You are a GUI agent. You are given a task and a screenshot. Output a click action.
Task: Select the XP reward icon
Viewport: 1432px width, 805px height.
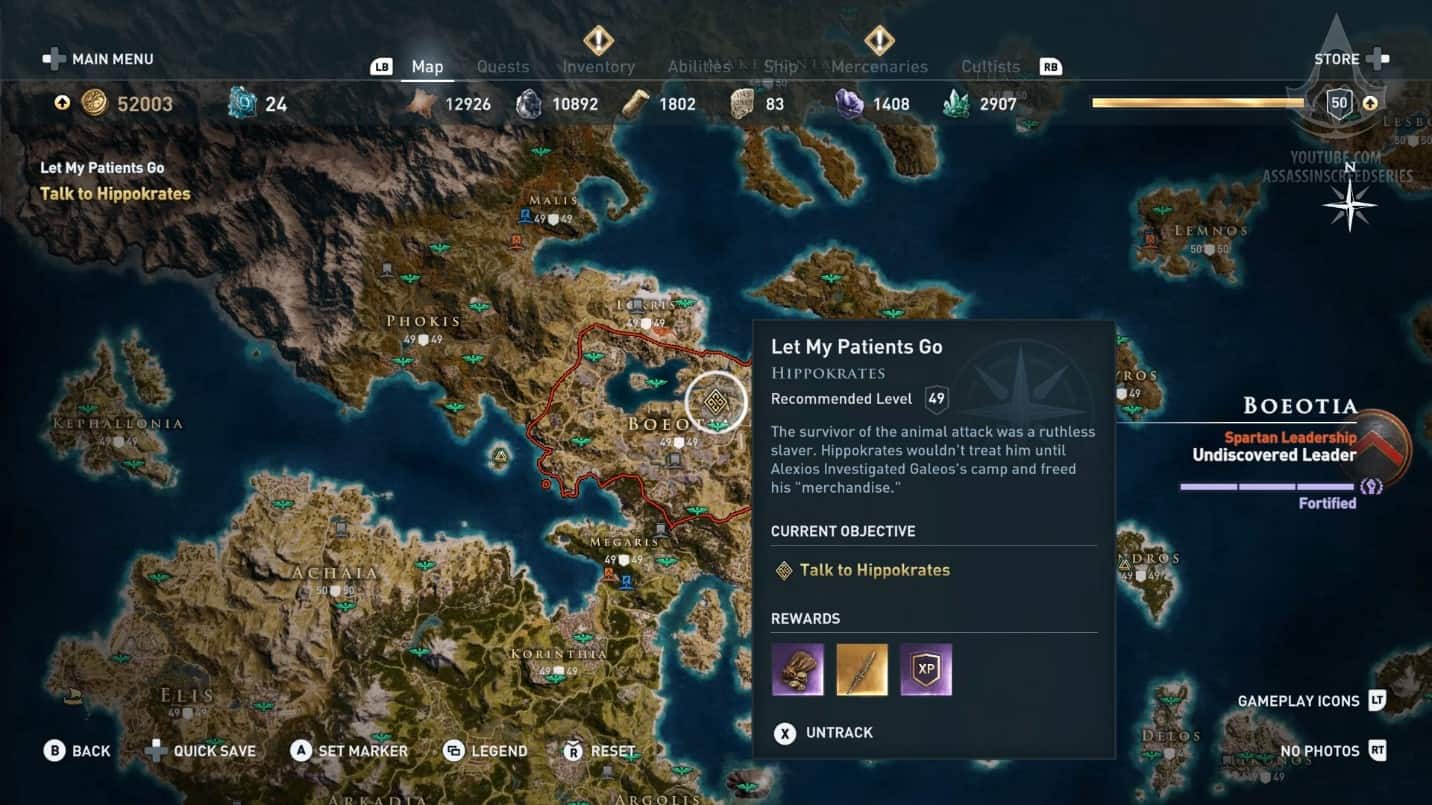click(x=925, y=669)
